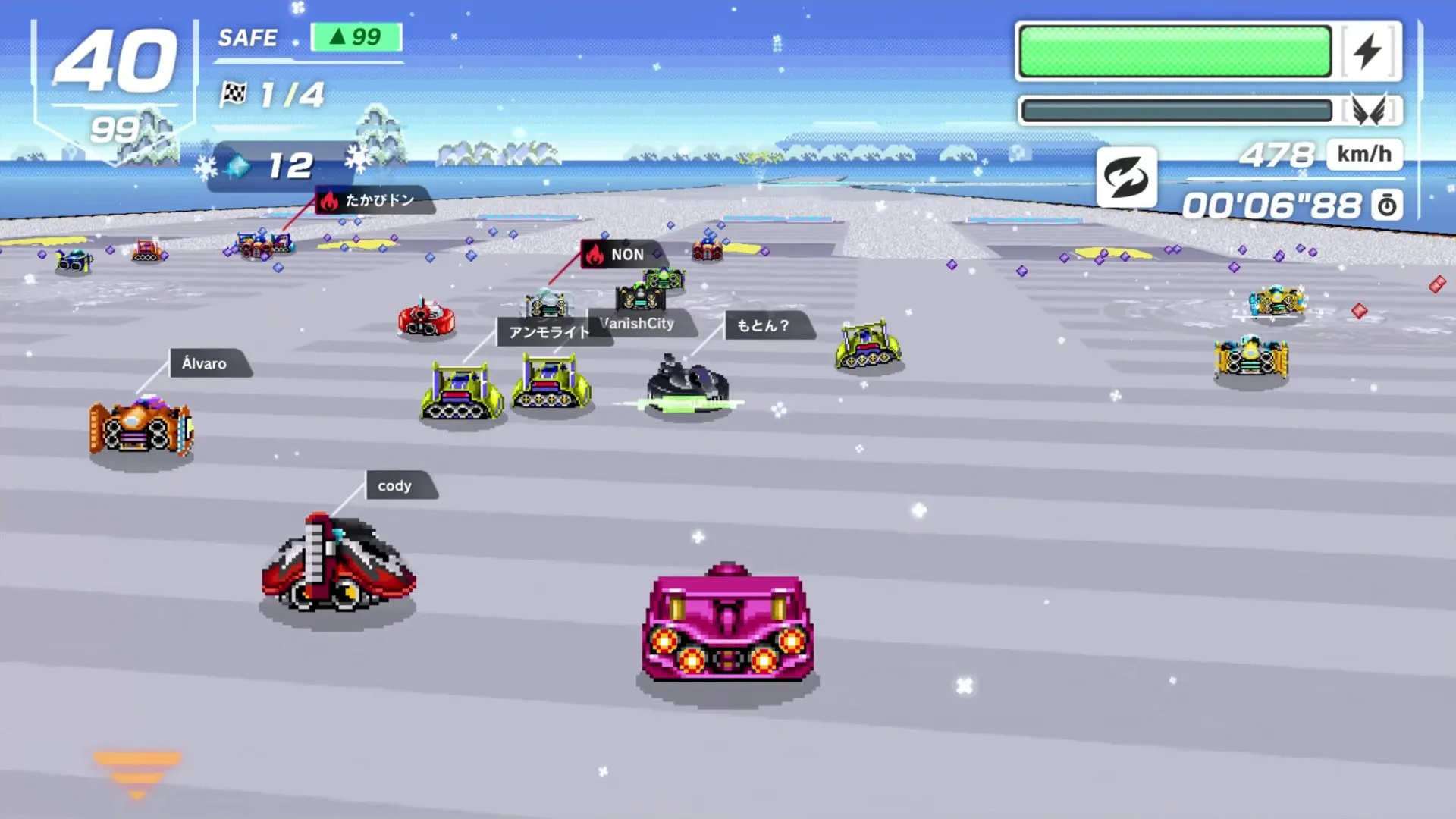Click the green energy bar

[x=1175, y=52]
